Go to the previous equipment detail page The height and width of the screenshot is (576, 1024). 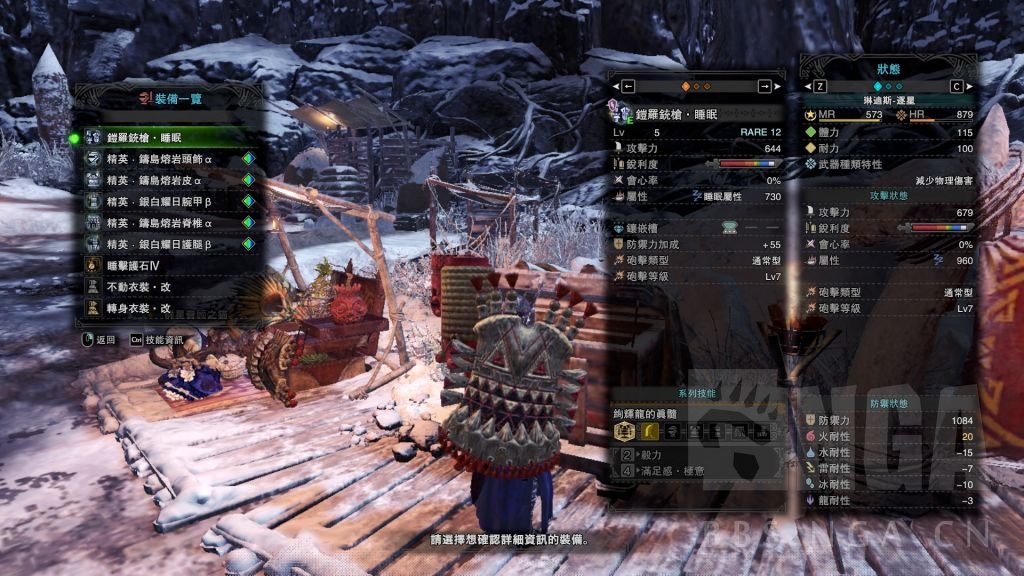tap(628, 86)
